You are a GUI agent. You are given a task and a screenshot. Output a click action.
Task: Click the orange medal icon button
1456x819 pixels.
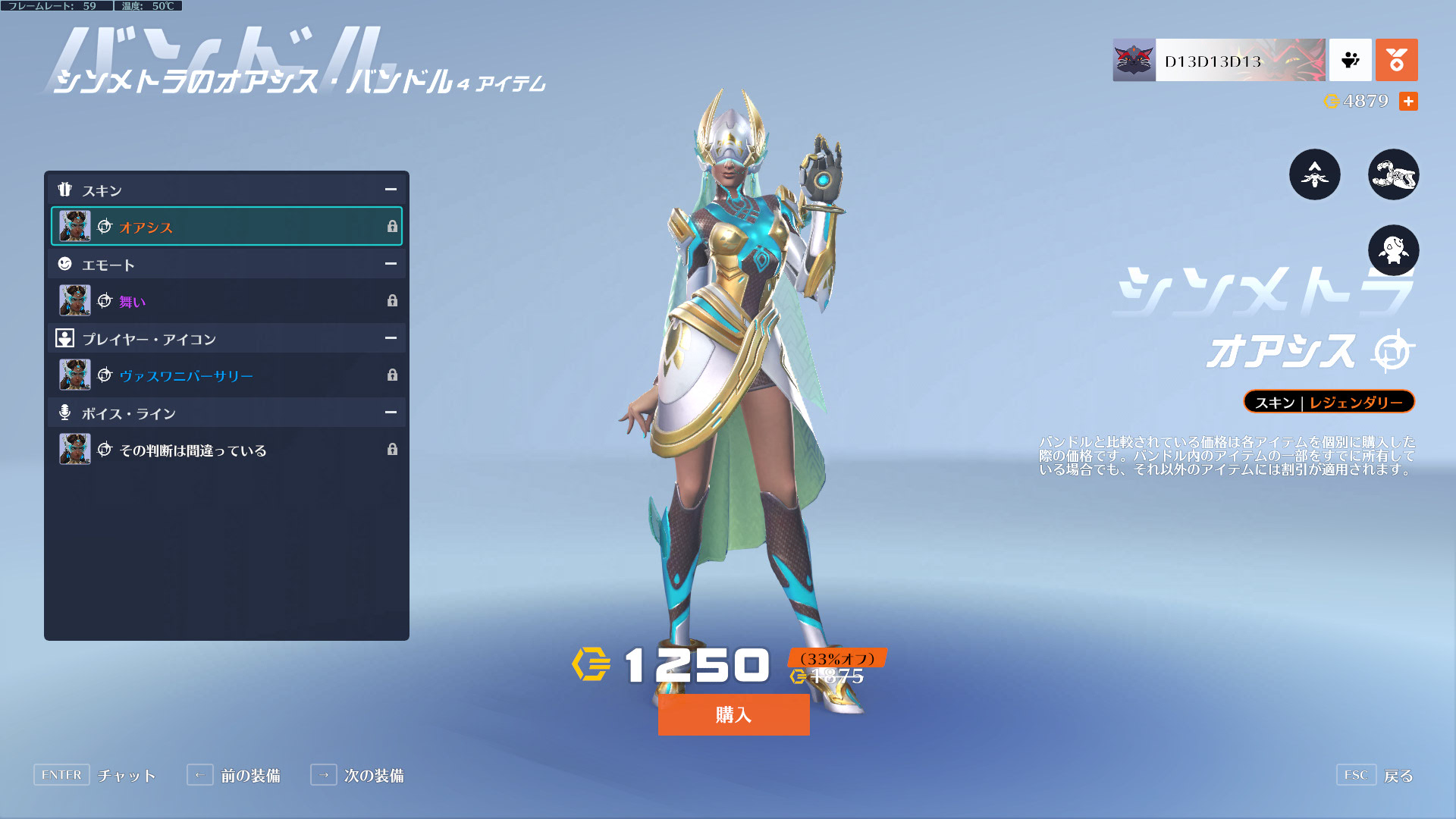coord(1396,61)
